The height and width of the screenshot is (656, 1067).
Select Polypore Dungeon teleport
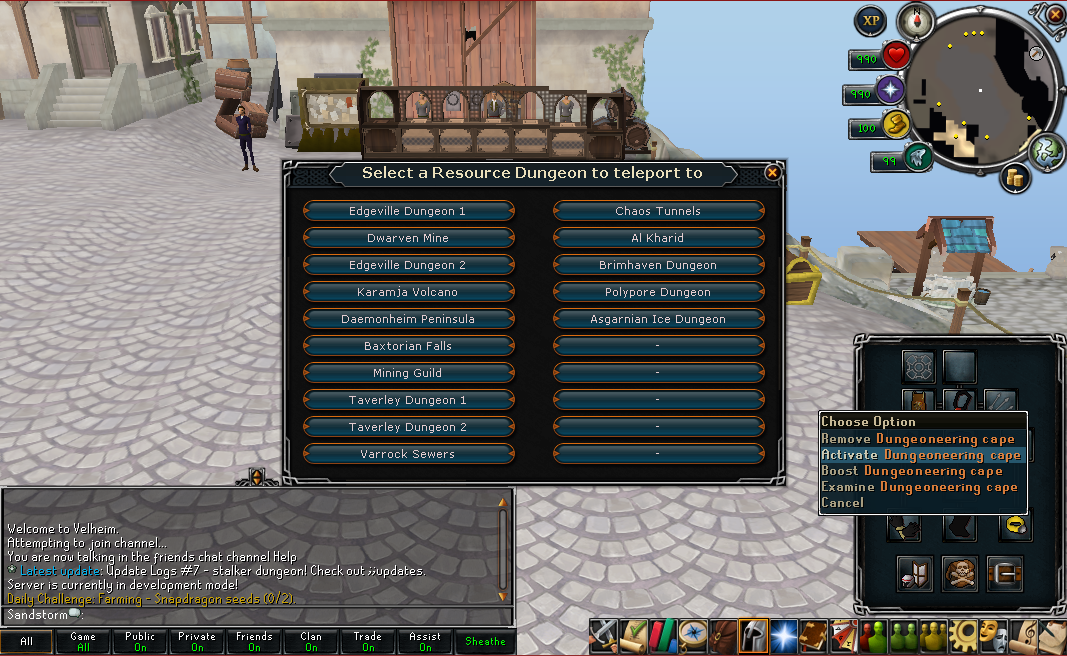click(x=658, y=292)
